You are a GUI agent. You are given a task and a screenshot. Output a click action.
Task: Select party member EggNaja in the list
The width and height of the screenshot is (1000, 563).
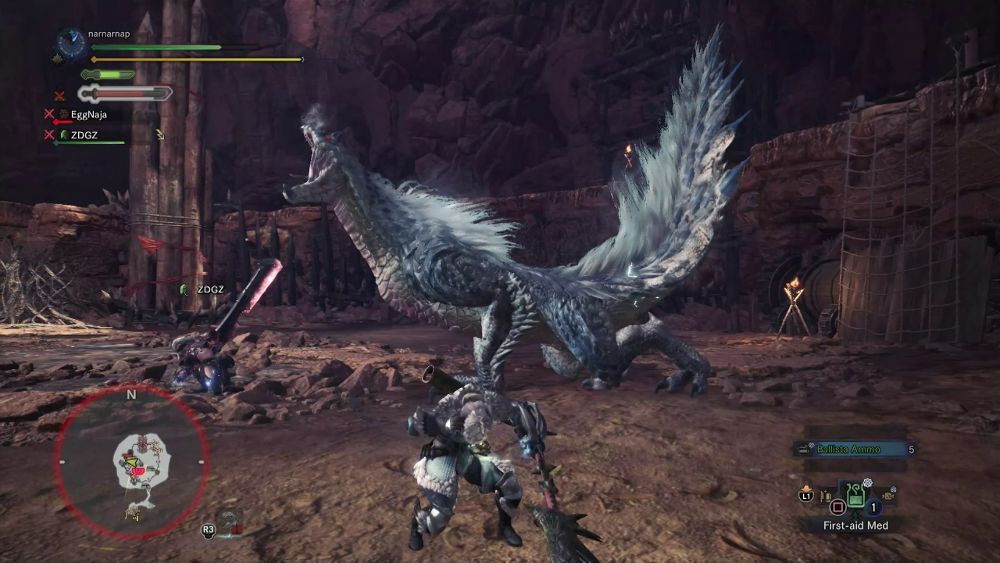(x=88, y=114)
